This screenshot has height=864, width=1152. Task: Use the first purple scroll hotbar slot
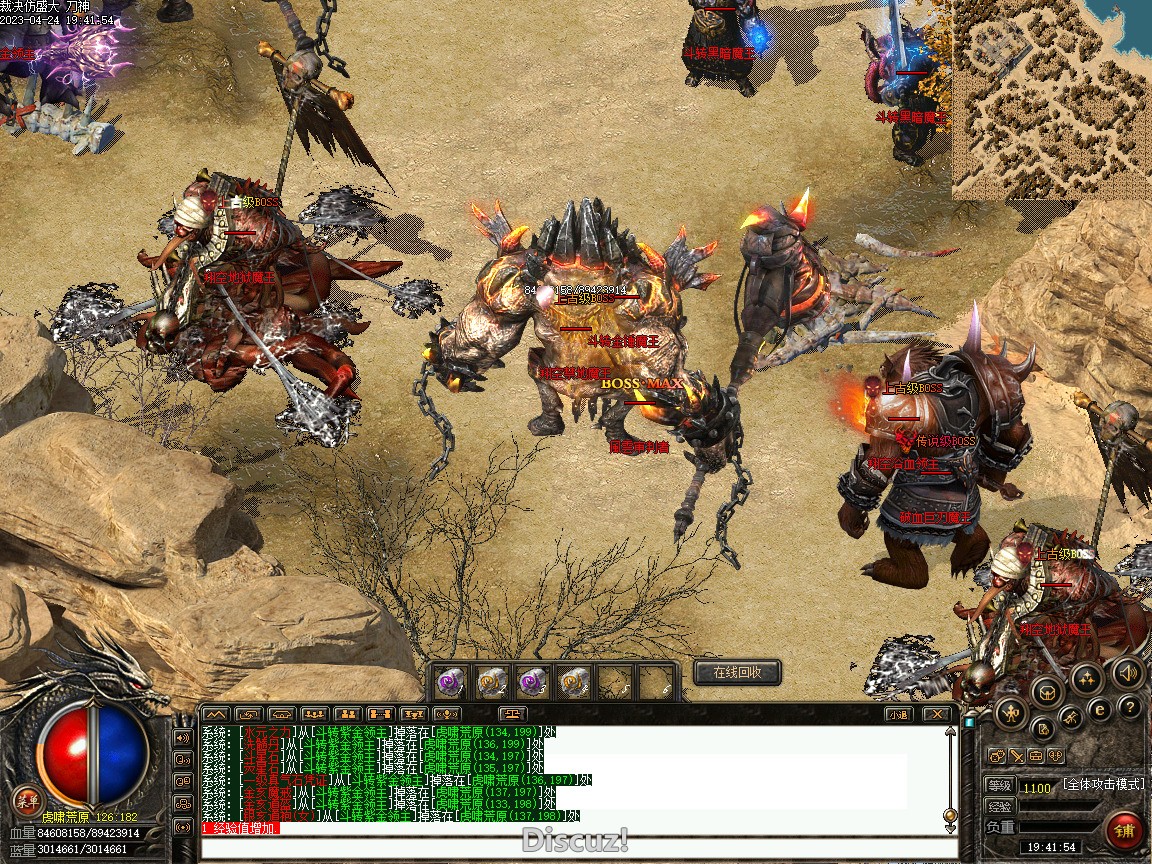click(x=450, y=682)
